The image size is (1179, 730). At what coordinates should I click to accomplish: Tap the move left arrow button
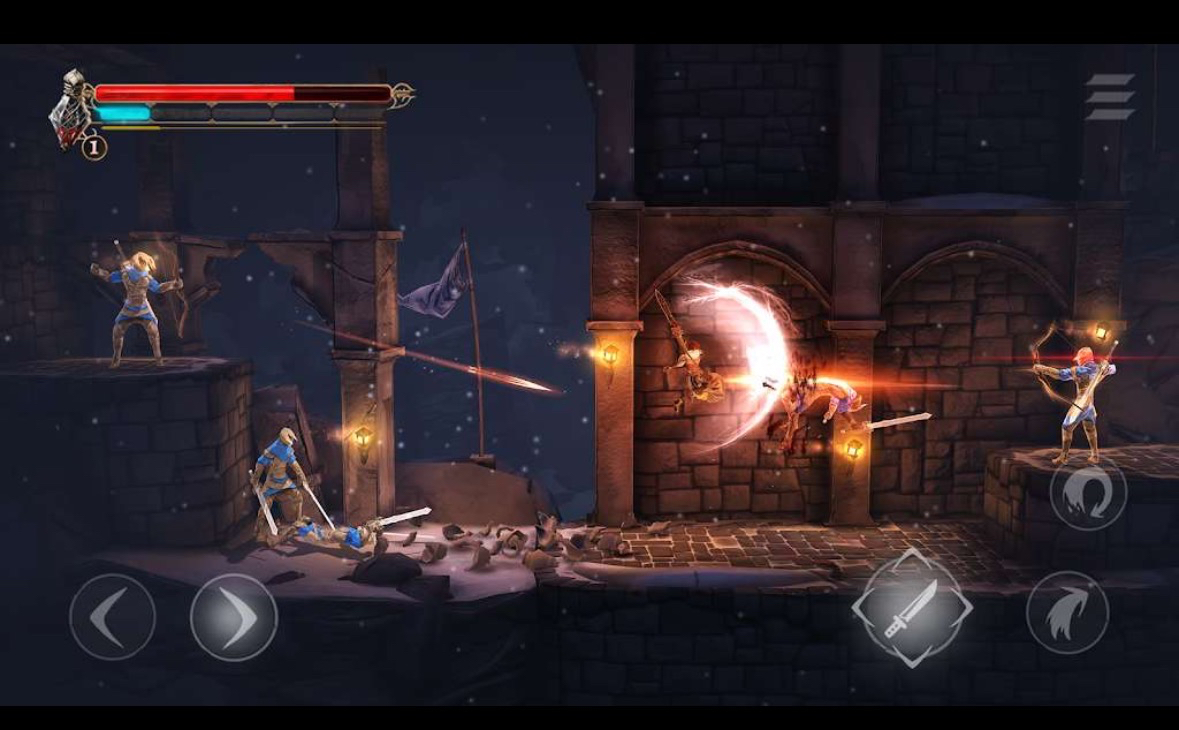112,617
